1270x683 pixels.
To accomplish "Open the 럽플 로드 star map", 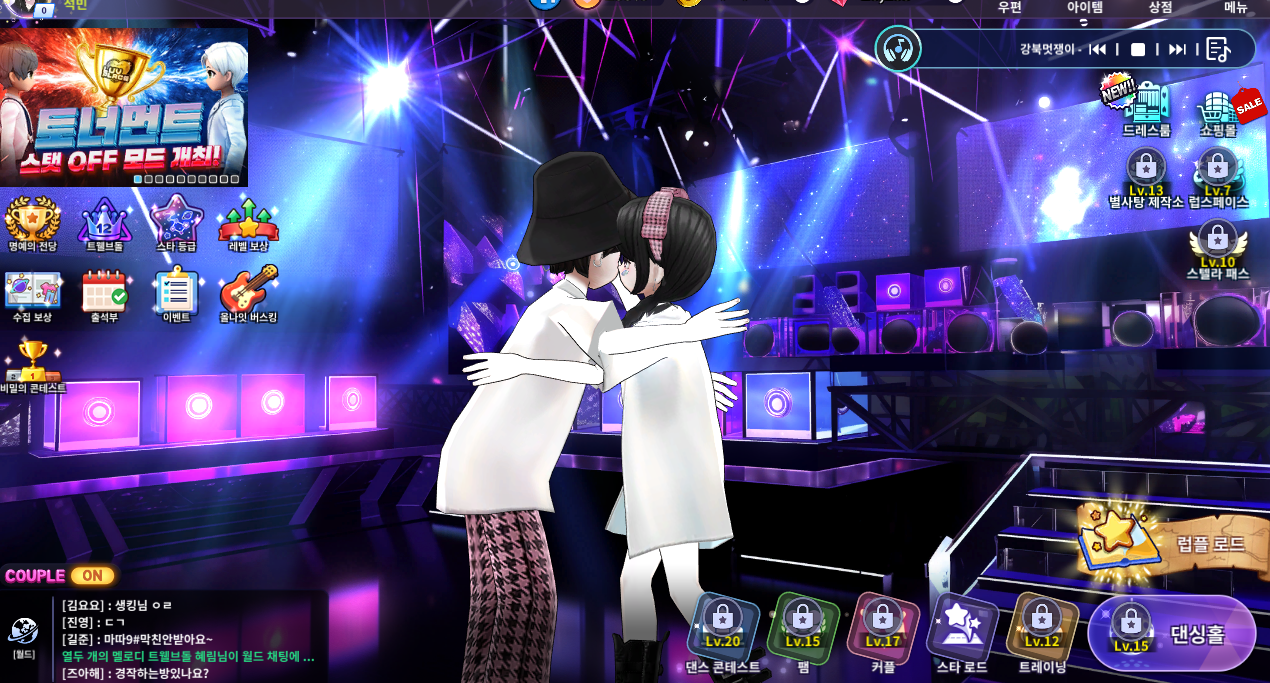I will click(1165, 545).
